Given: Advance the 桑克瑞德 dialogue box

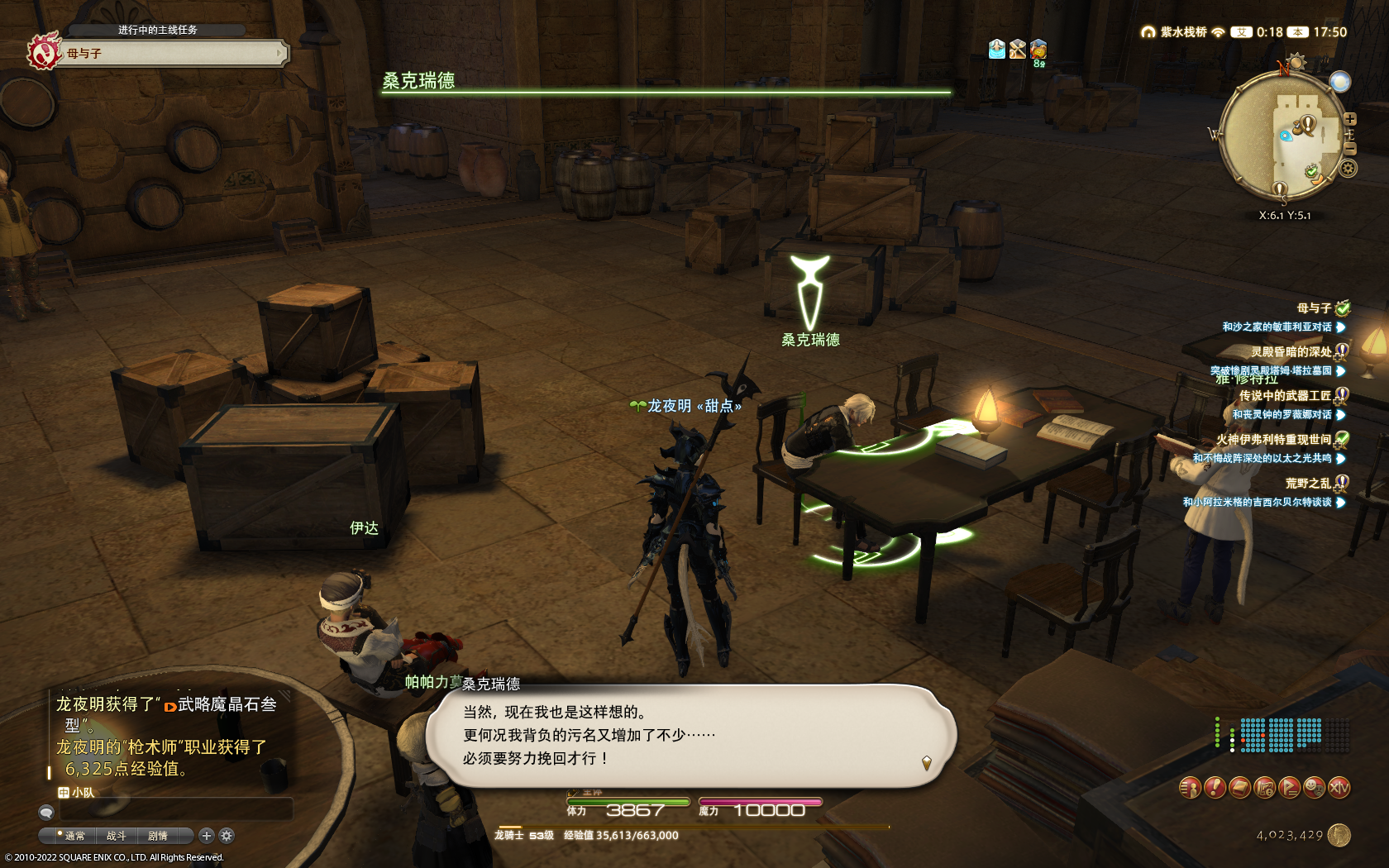Looking at the screenshot, I should [x=691, y=736].
